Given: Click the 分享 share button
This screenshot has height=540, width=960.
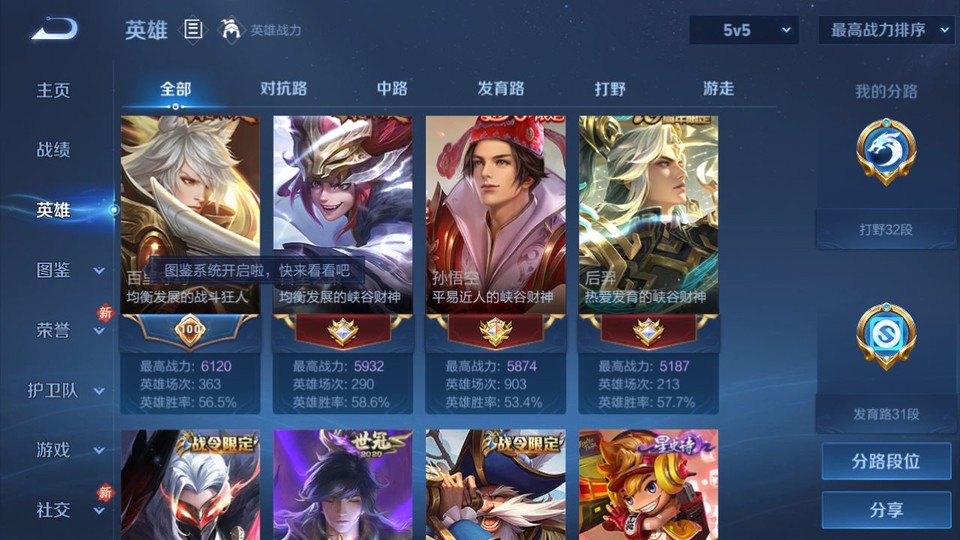Looking at the screenshot, I should 886,510.
